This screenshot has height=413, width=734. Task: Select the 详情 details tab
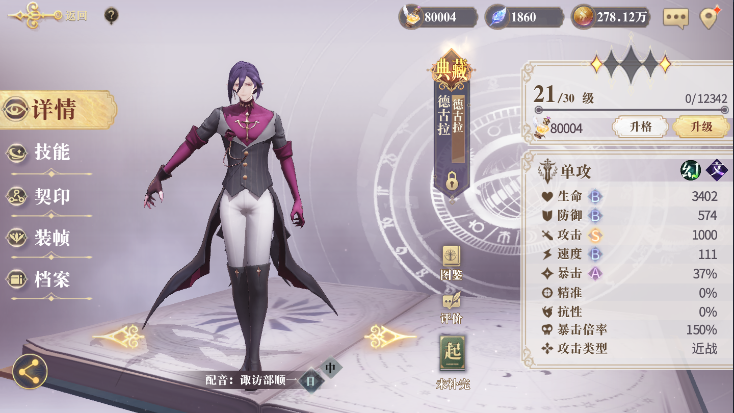[x=54, y=110]
